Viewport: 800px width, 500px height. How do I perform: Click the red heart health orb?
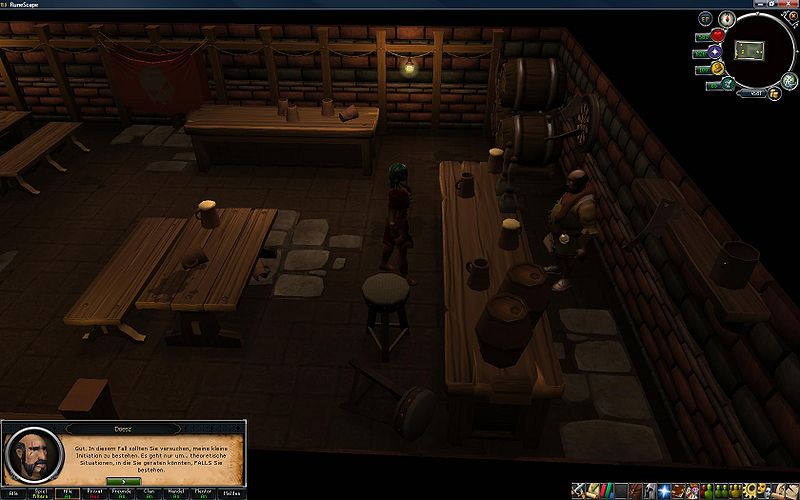718,35
